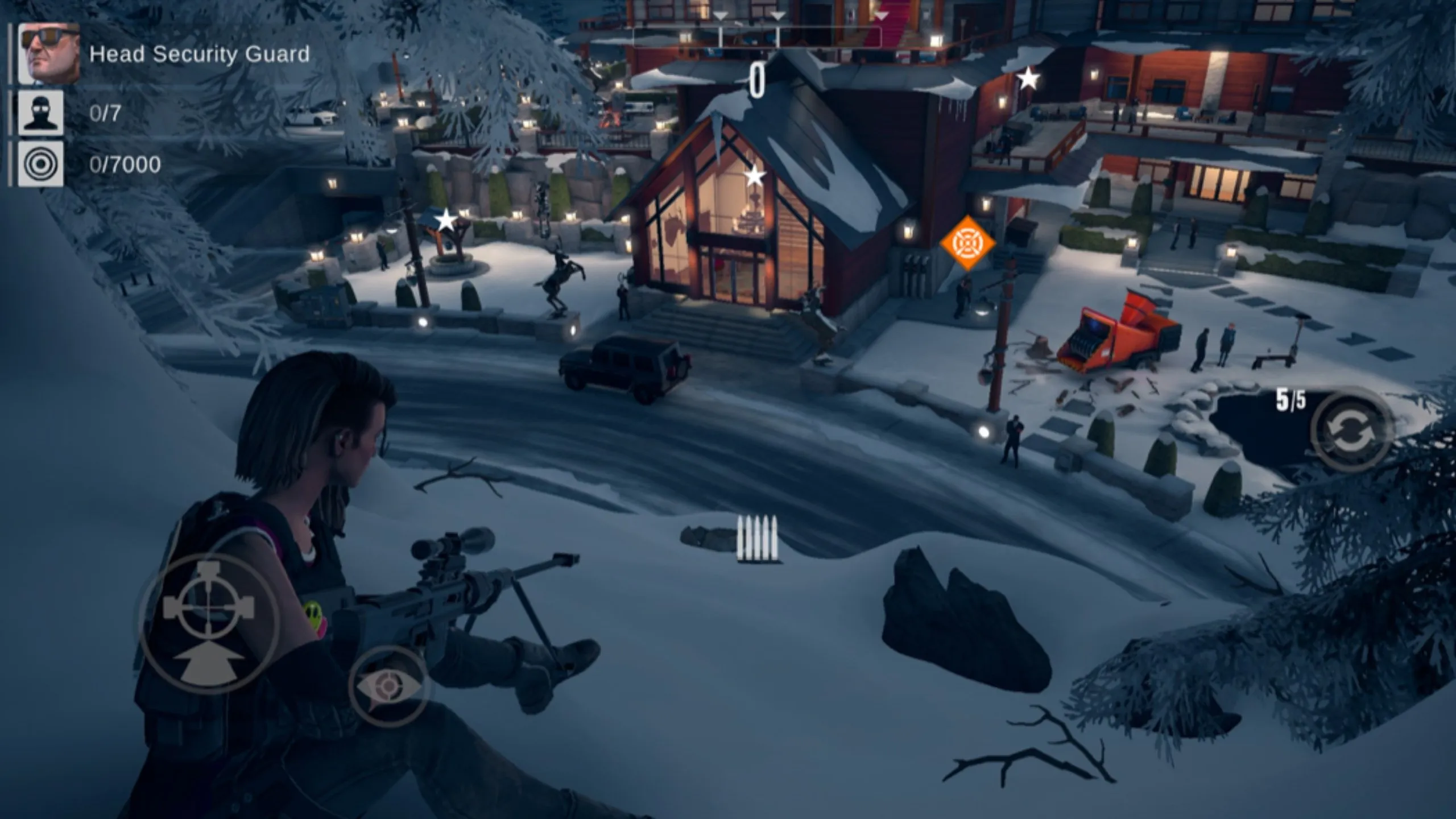
Task: Select the star marker over the wishing well
Action: pyautogui.click(x=446, y=220)
